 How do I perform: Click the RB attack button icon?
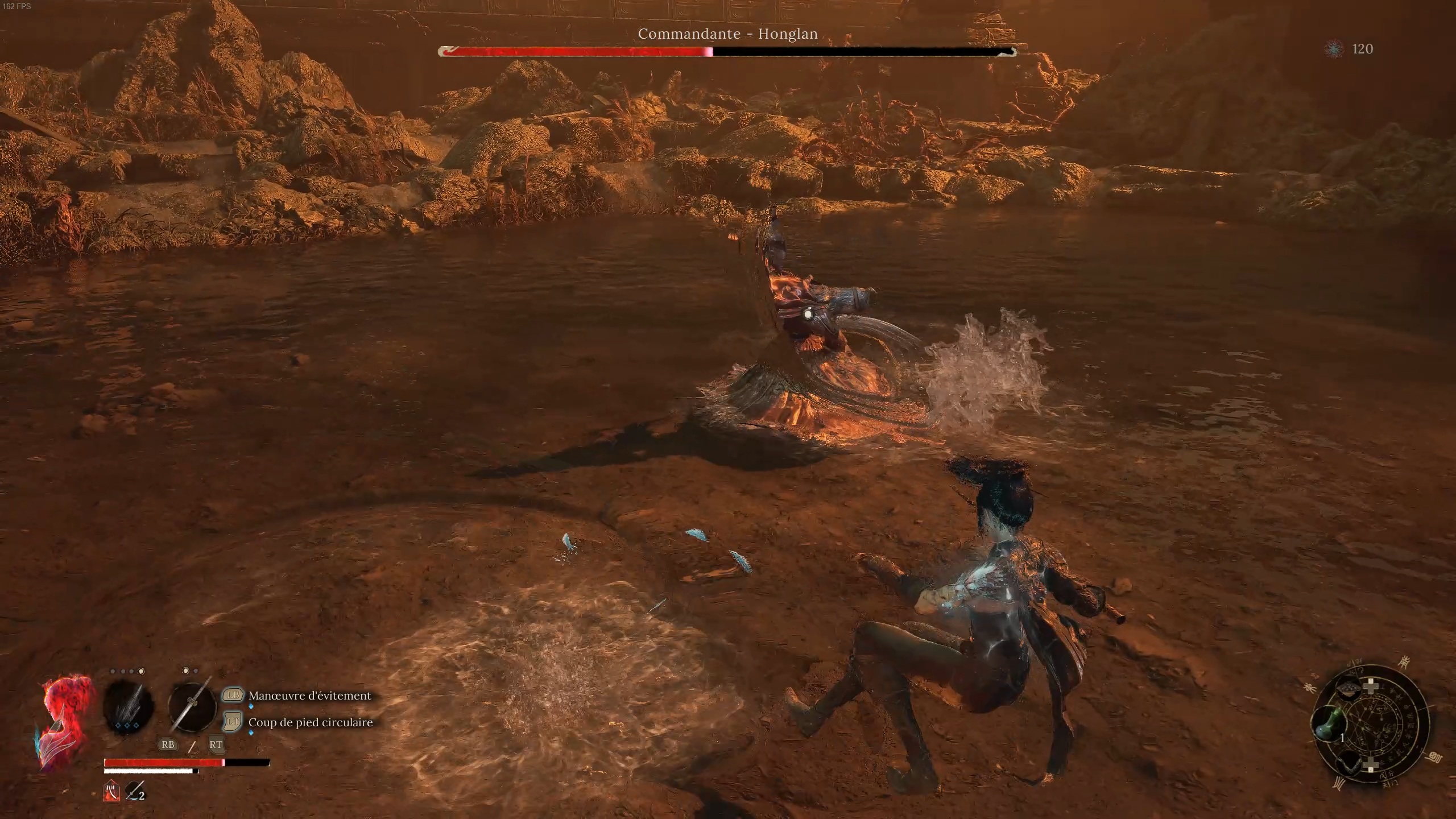(x=168, y=745)
